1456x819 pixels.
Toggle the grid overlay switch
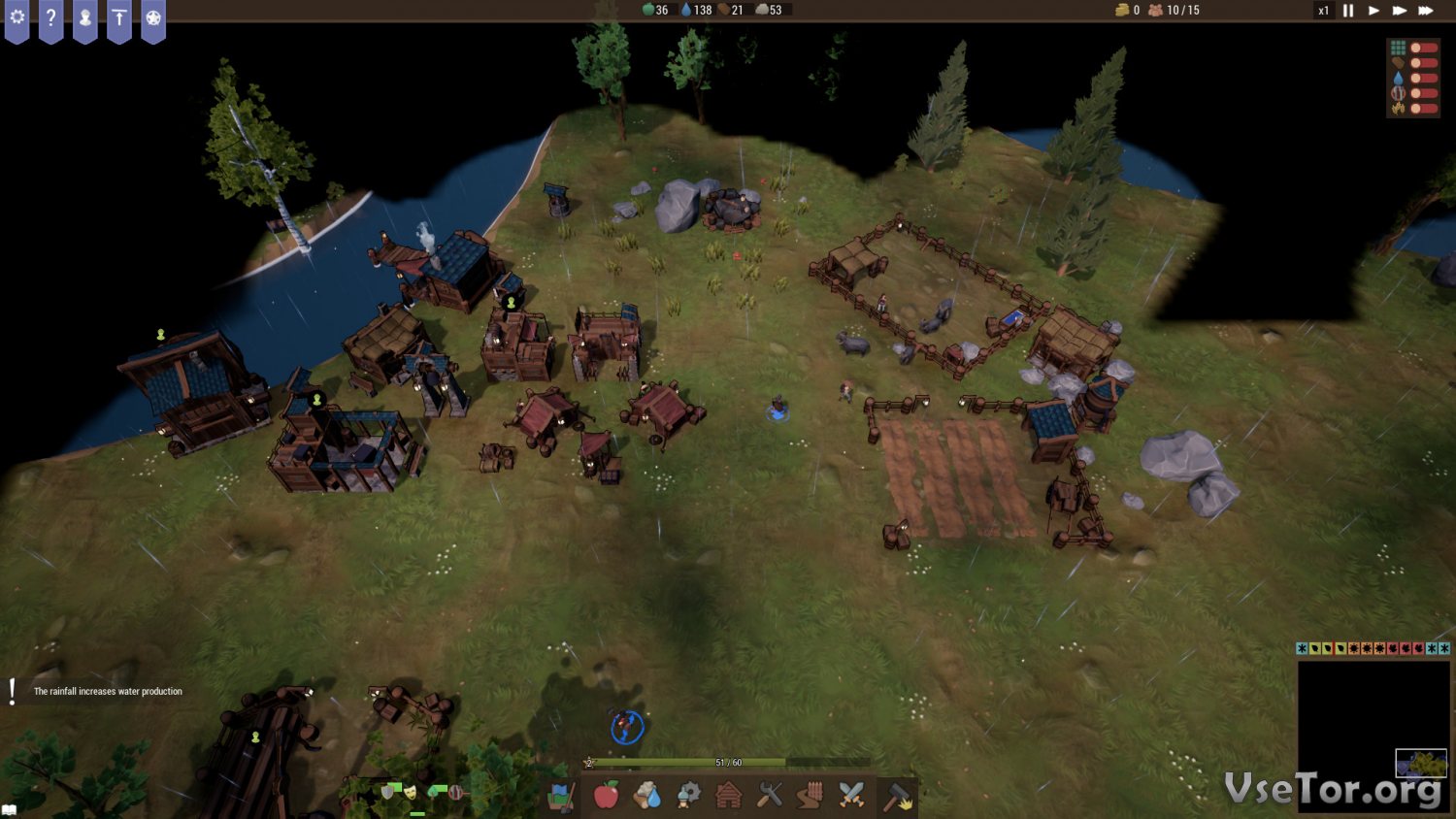1423,48
